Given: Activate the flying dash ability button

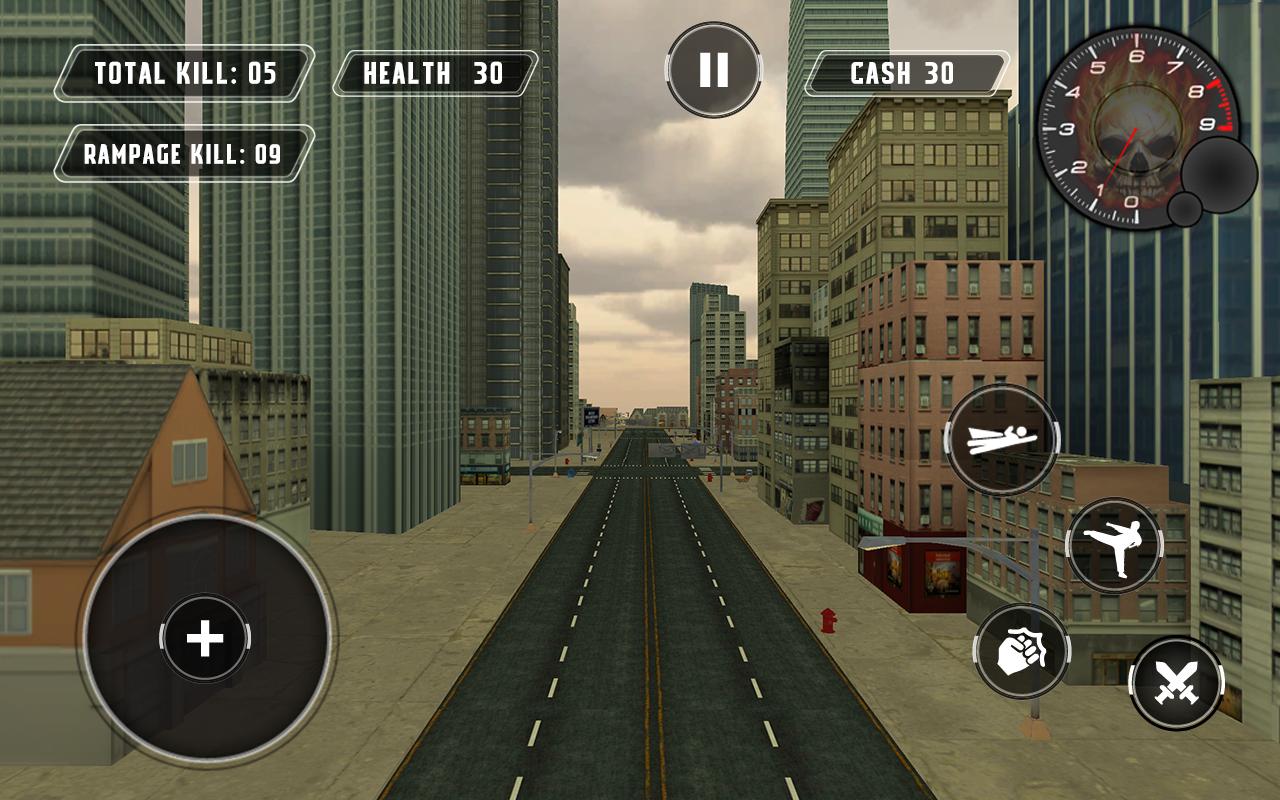Looking at the screenshot, I should tap(1002, 439).
